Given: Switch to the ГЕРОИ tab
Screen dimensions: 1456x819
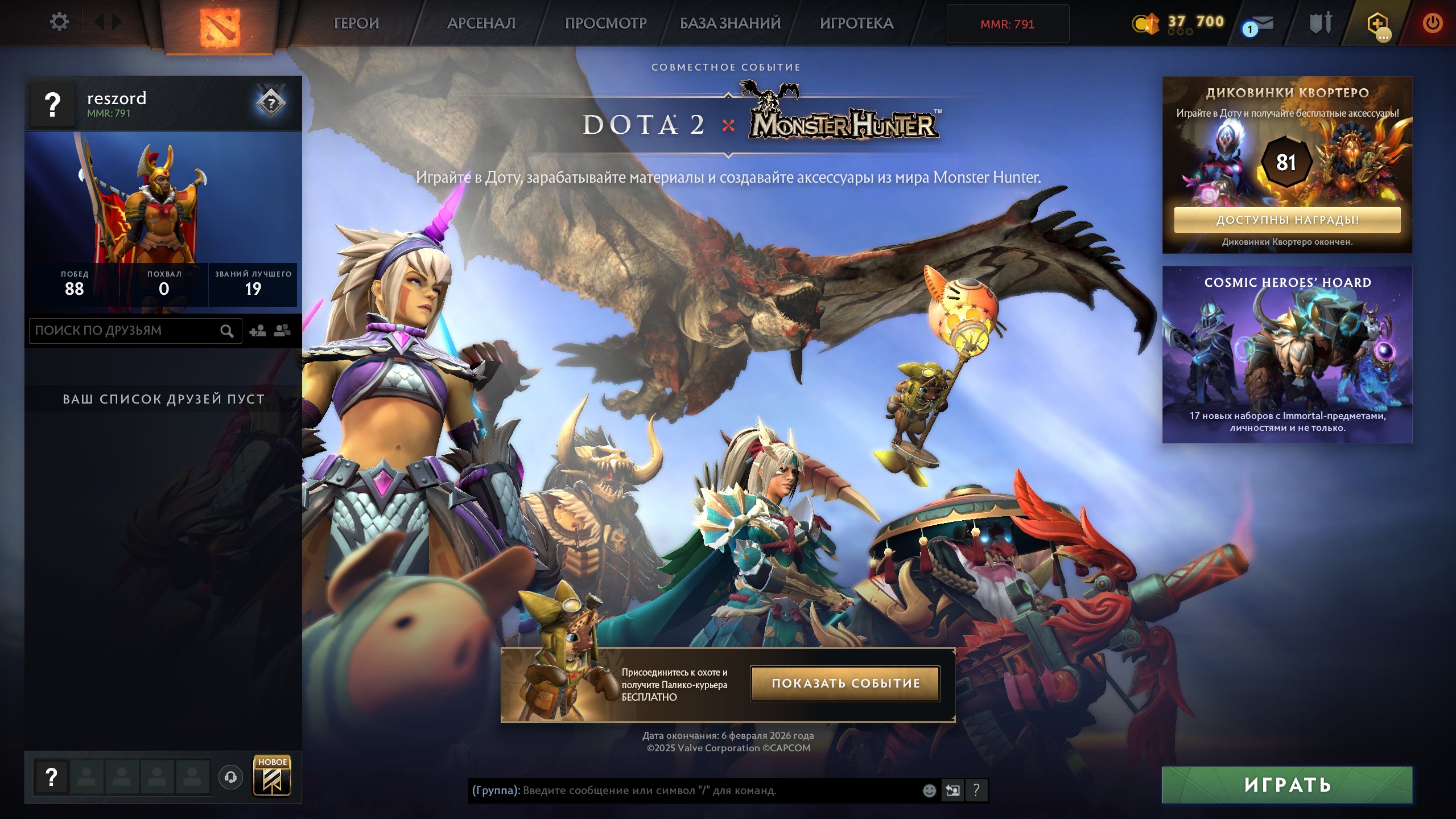Looking at the screenshot, I should (x=356, y=24).
